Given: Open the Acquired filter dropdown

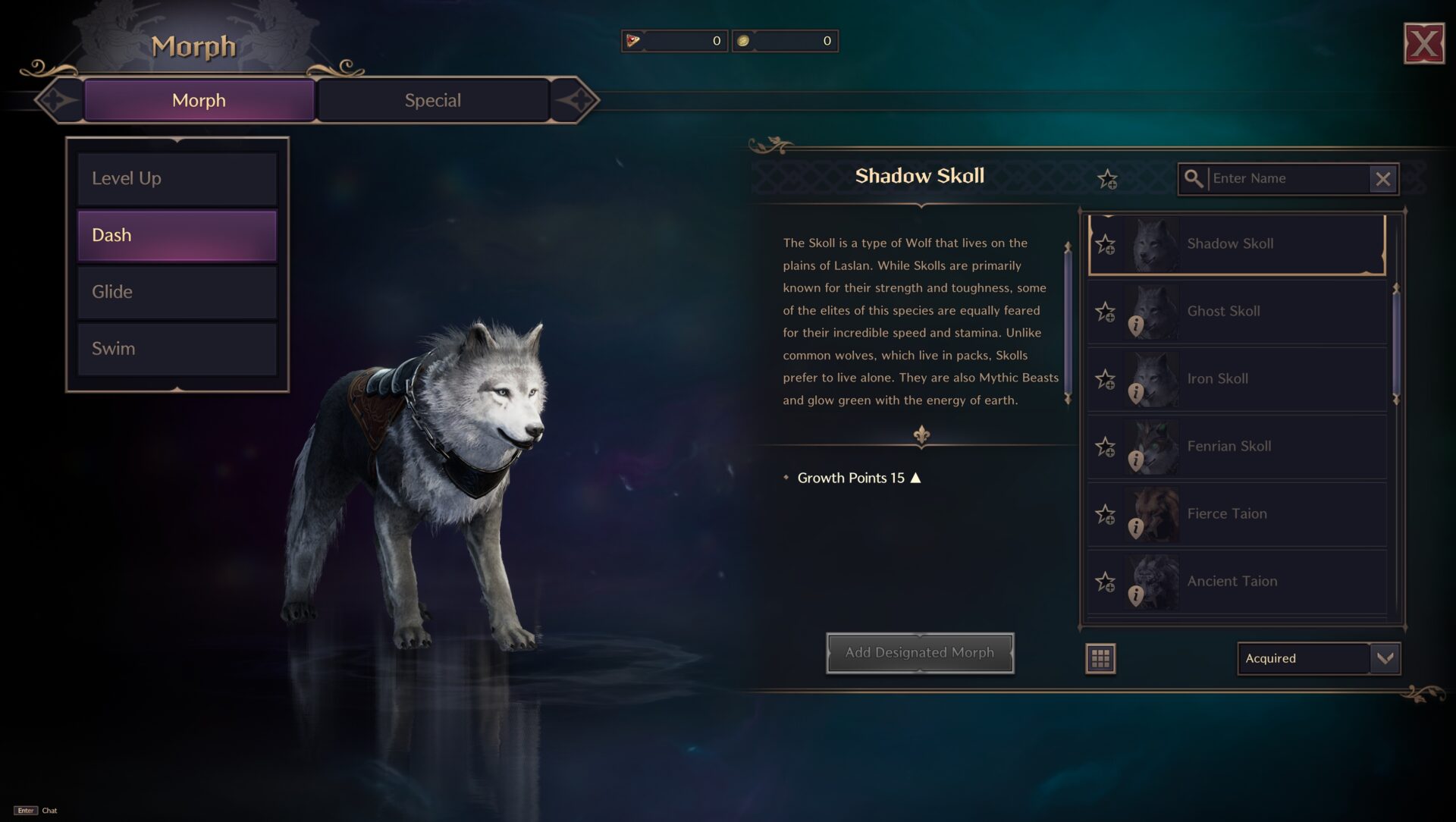Looking at the screenshot, I should [x=1317, y=659].
